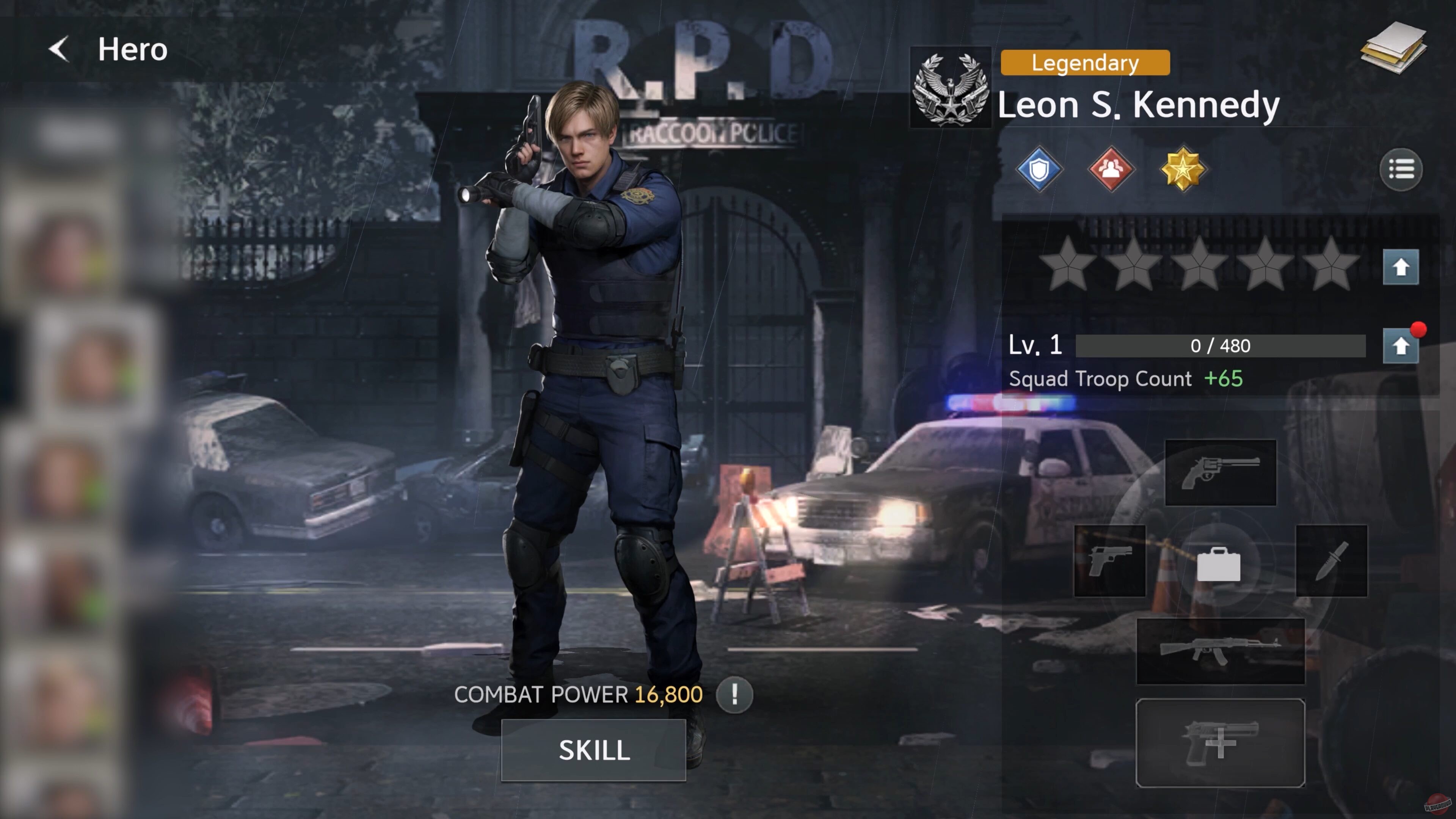The height and width of the screenshot is (819, 1456).
Task: Go back from the Hero screen
Action: 59,49
